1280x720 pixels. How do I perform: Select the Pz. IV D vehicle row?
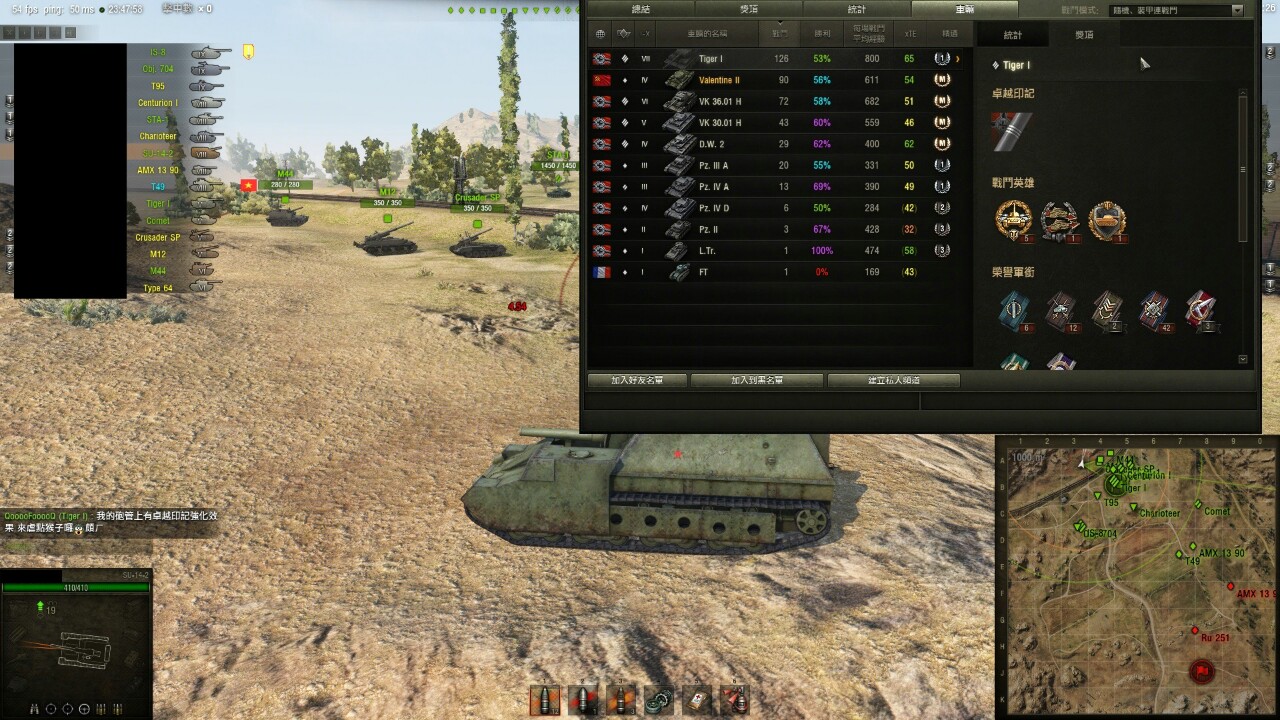pyautogui.click(x=780, y=208)
